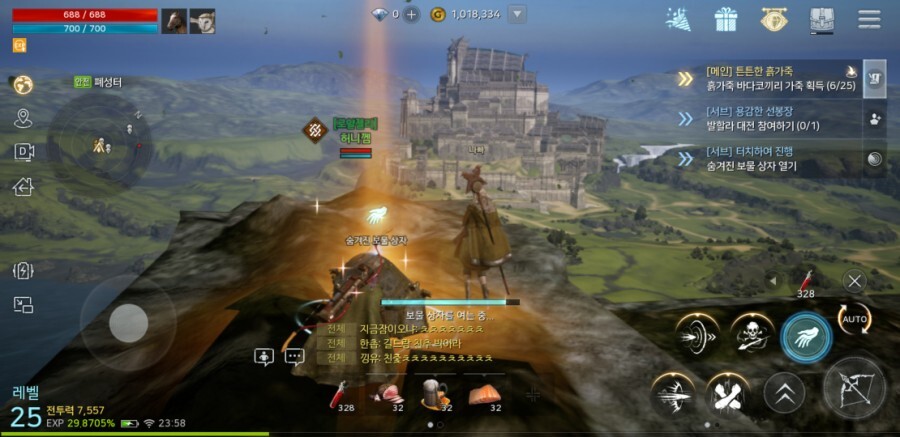This screenshot has width=900, height=437.
Task: Open the gift box rewards
Action: (x=725, y=19)
